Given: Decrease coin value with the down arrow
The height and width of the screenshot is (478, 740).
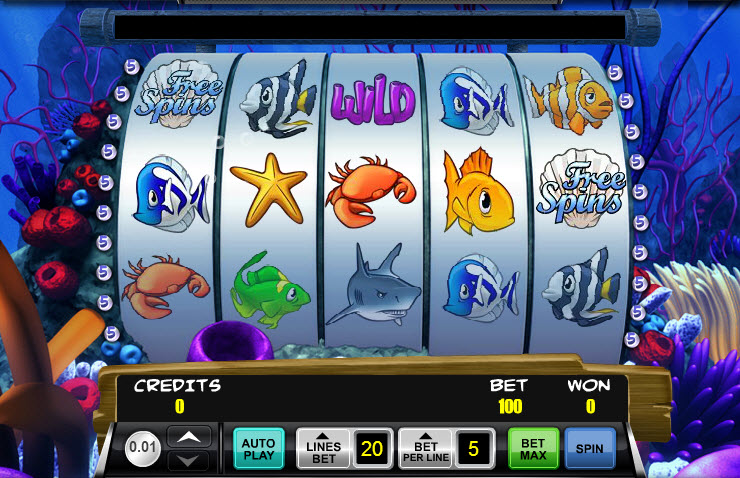Looking at the screenshot, I should (x=188, y=459).
